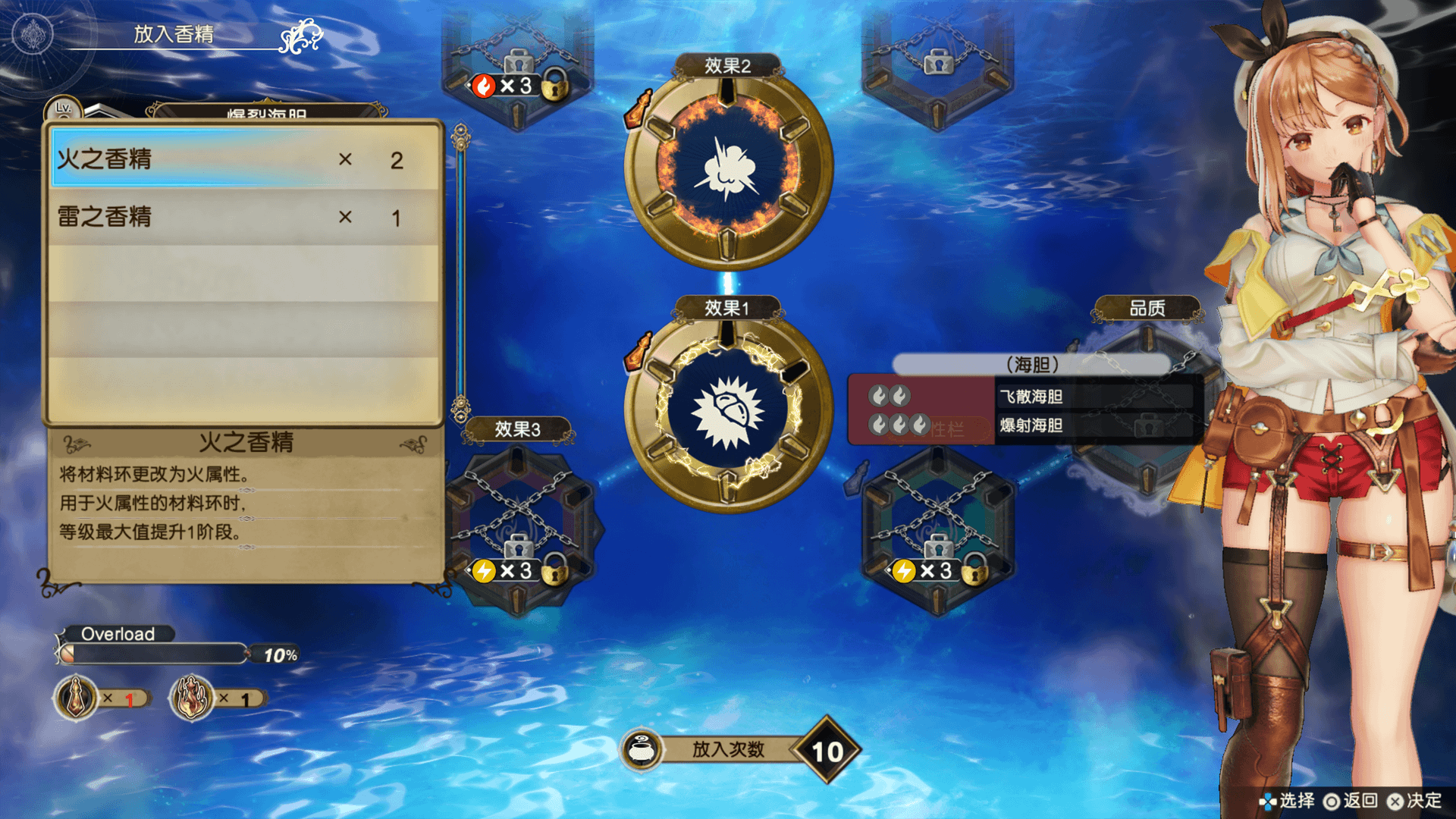Select the 效果1 lightning material ring
The image size is (1456, 819).
728,411
